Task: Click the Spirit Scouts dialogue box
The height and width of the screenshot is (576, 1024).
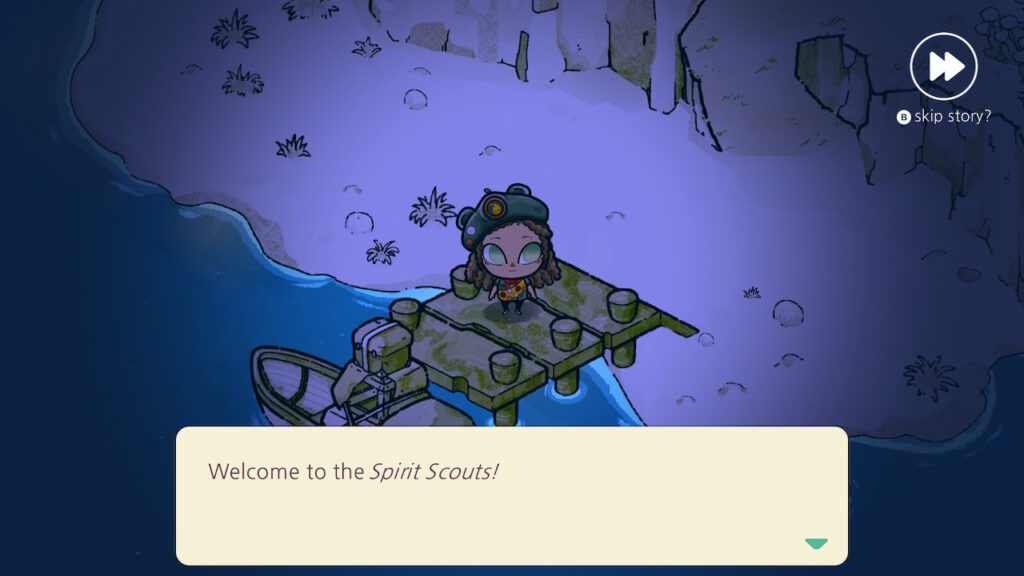Action: (511, 496)
